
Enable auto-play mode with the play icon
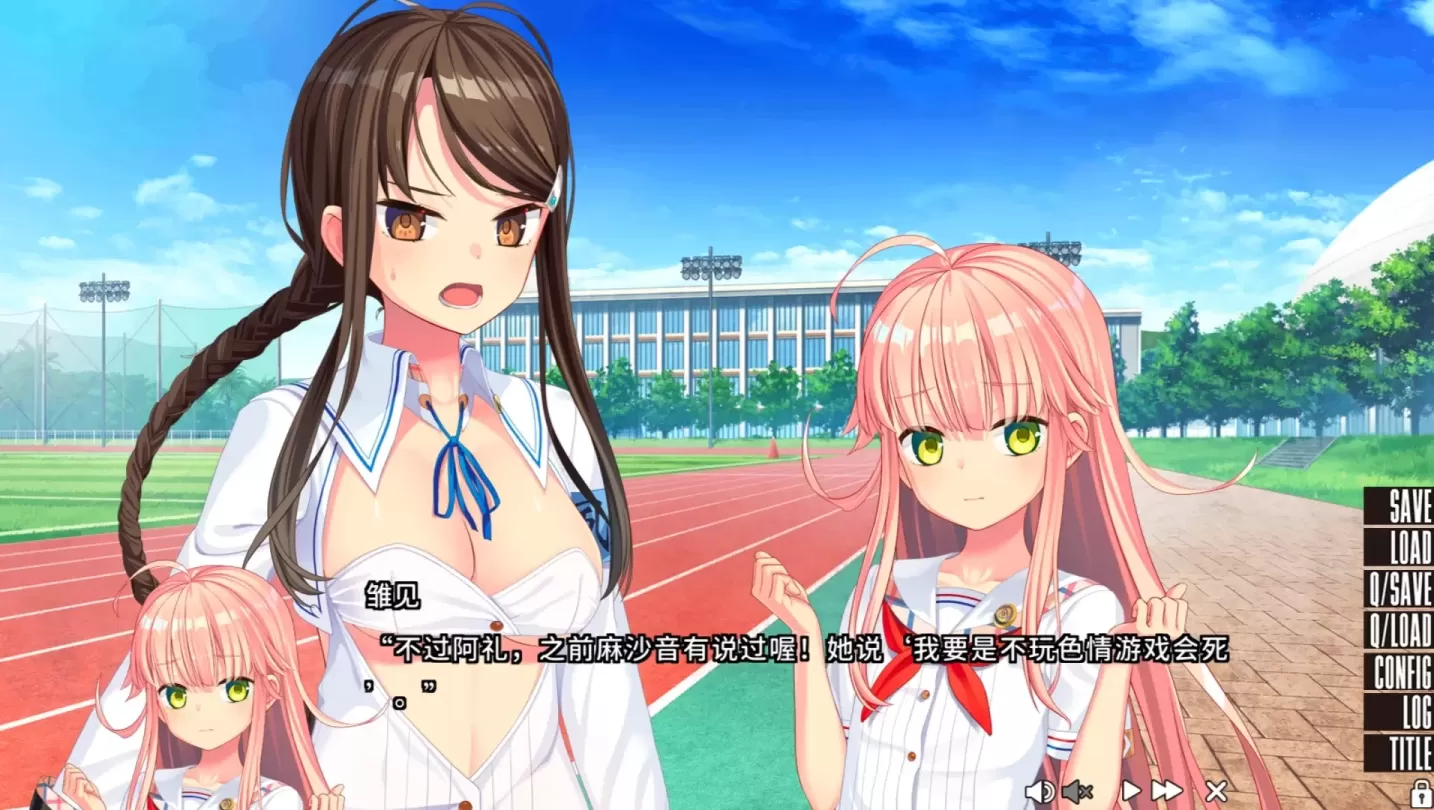pos(1133,790)
